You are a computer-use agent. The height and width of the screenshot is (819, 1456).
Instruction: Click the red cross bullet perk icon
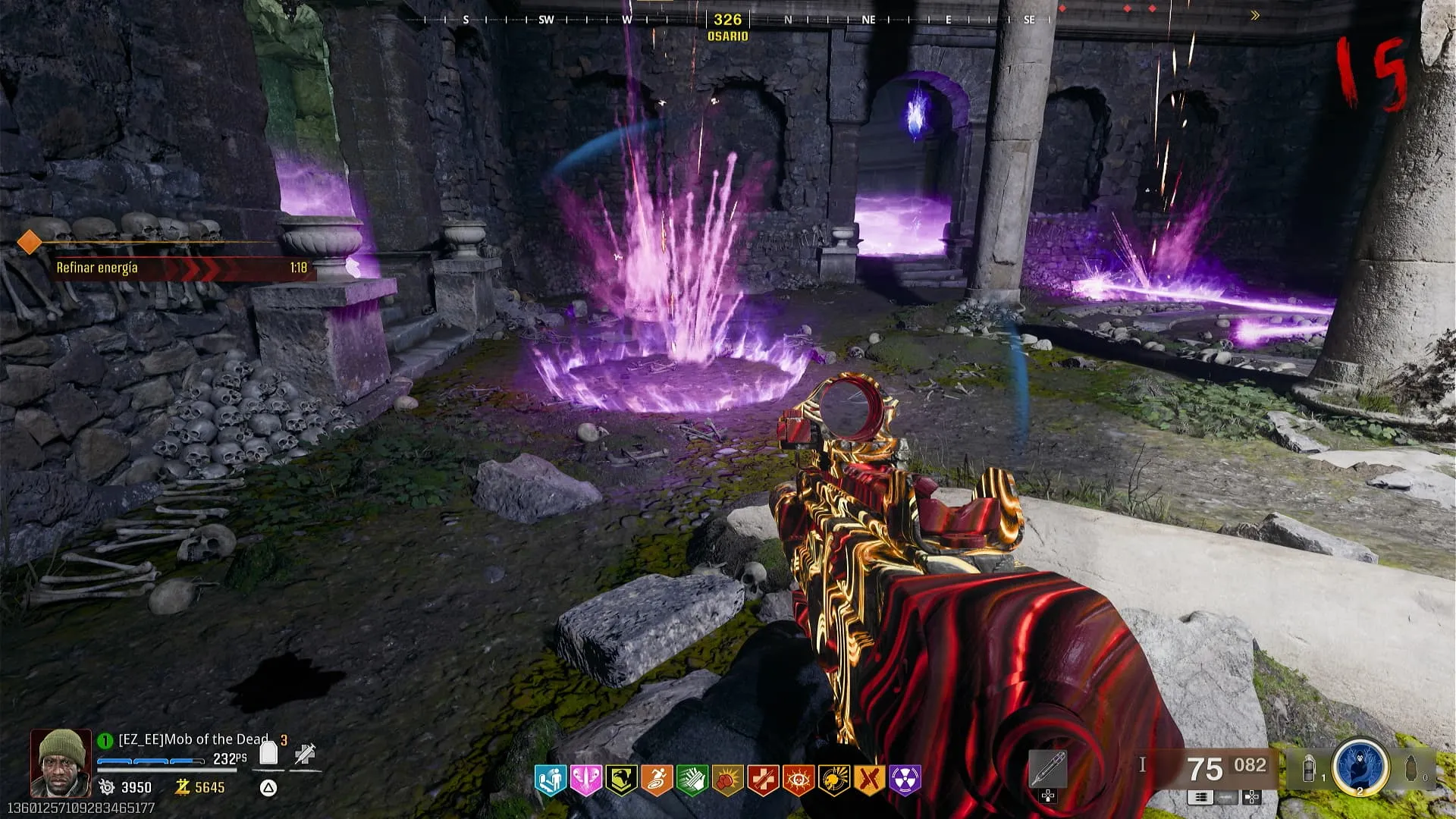pyautogui.click(x=763, y=780)
